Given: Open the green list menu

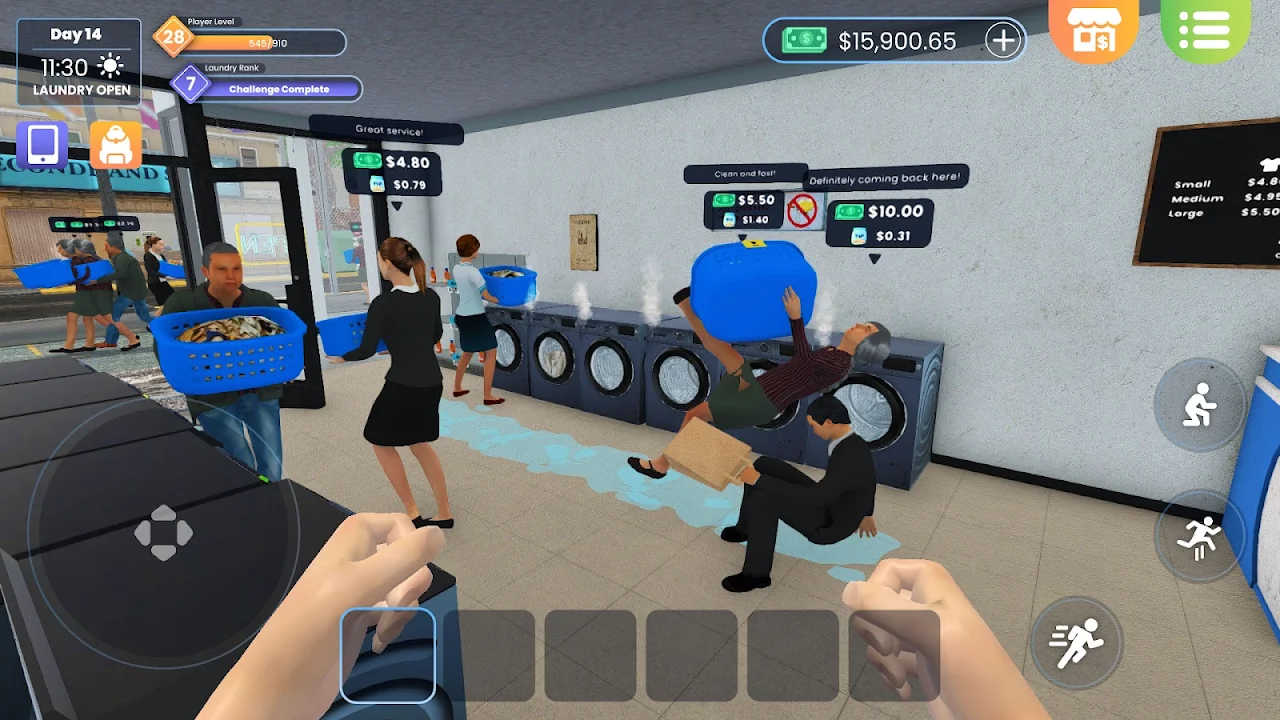Looking at the screenshot, I should [1205, 31].
